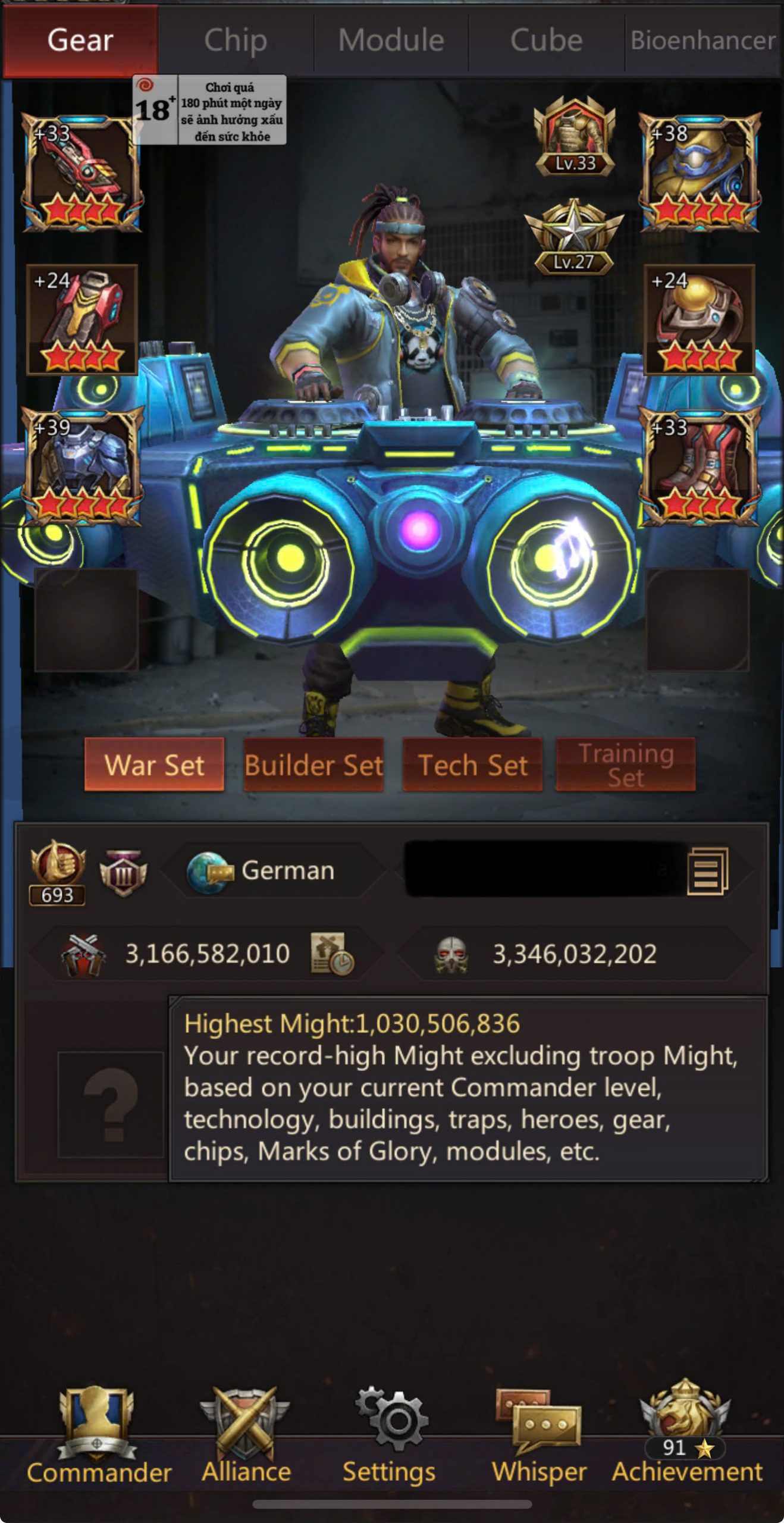Select the +39 body armor gear slot
The height and width of the screenshot is (1523, 784).
tap(83, 467)
